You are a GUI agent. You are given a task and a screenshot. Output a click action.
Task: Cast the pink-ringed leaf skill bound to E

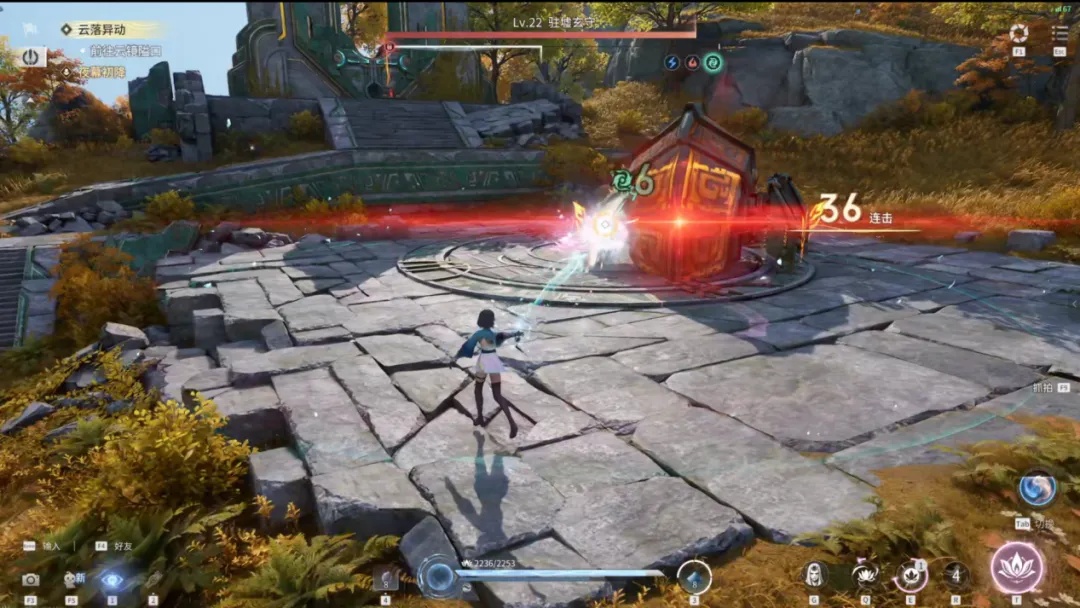point(910,575)
